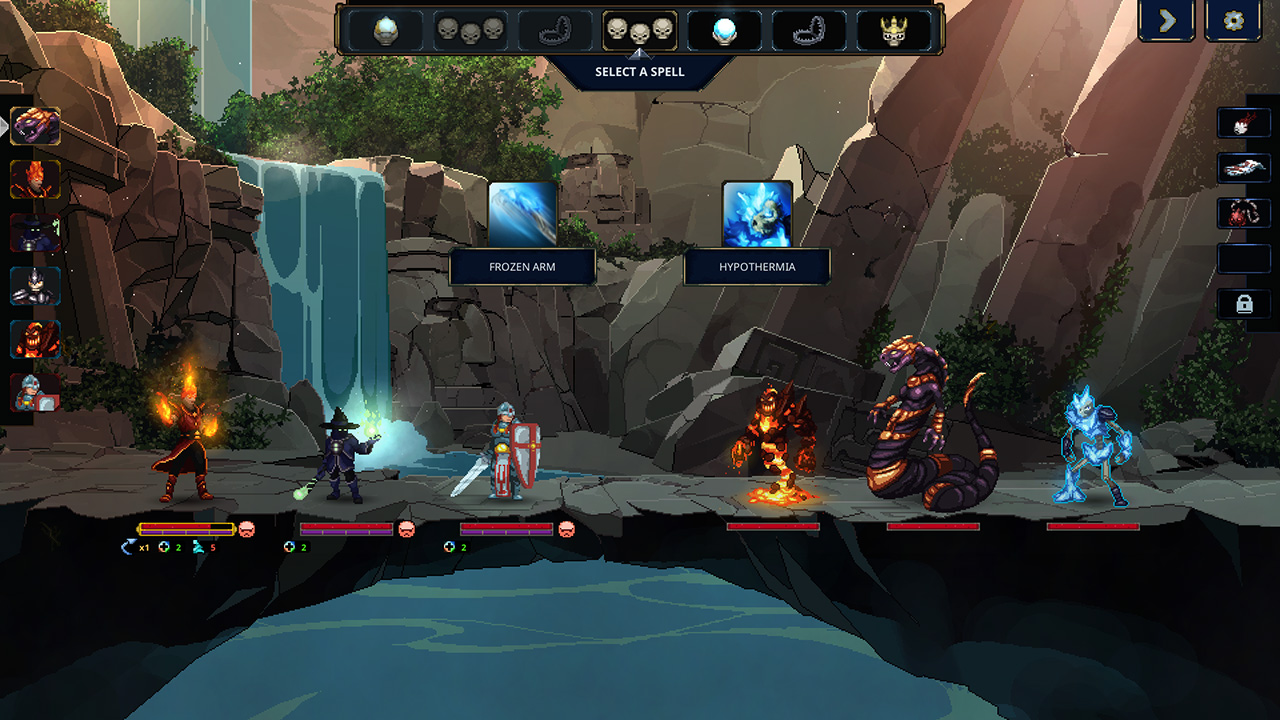Use the bloodied blade consumable item
1280x720 pixels.
[x=1244, y=167]
